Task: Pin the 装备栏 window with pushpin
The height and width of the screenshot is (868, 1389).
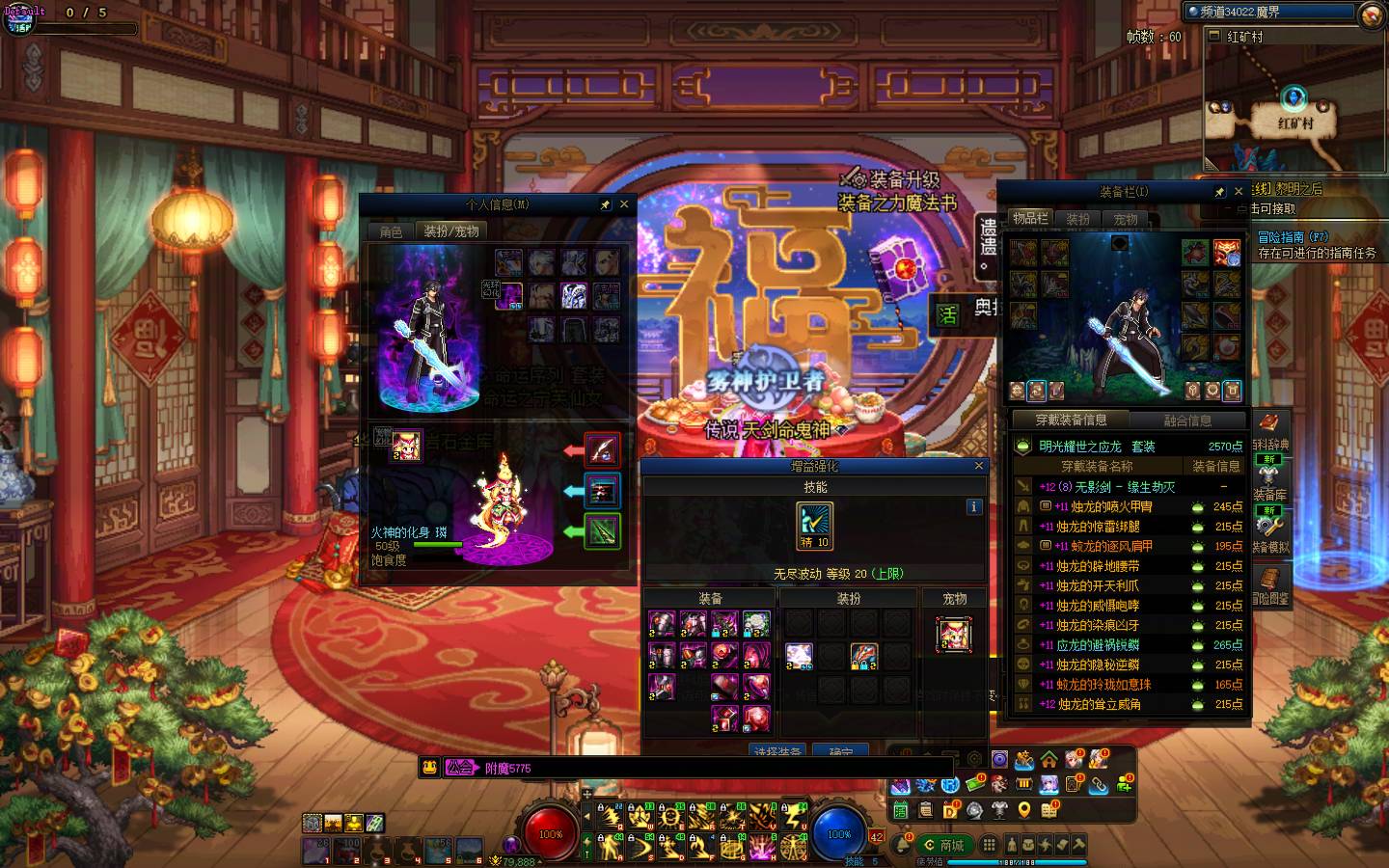Action: click(x=1219, y=192)
